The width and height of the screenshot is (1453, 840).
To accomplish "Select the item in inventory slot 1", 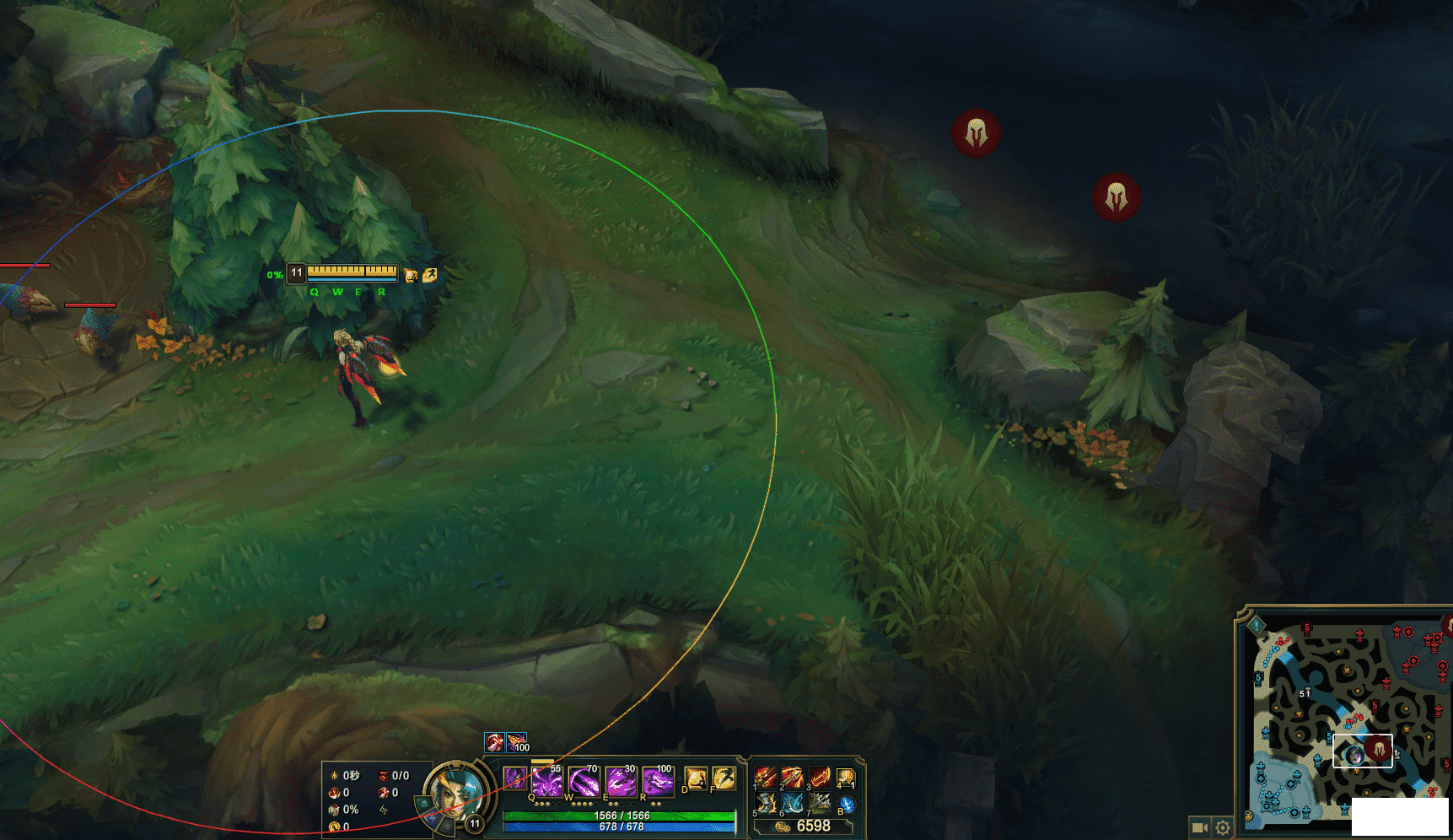I will [x=766, y=777].
